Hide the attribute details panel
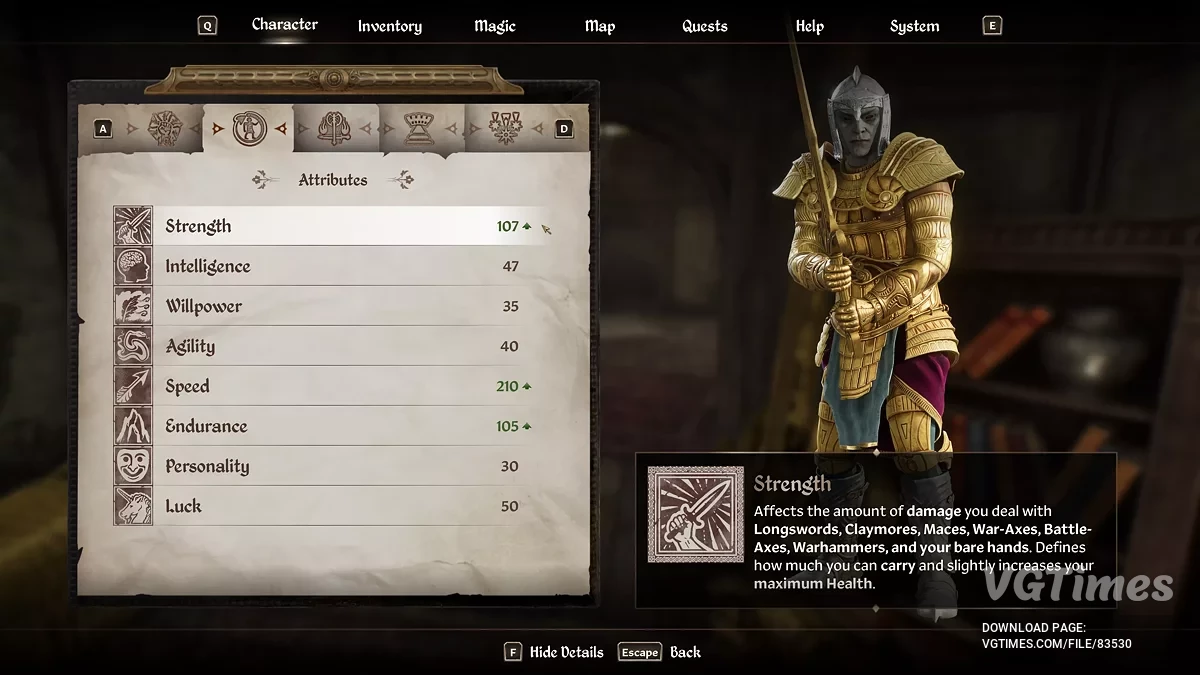The image size is (1200, 675). point(555,652)
